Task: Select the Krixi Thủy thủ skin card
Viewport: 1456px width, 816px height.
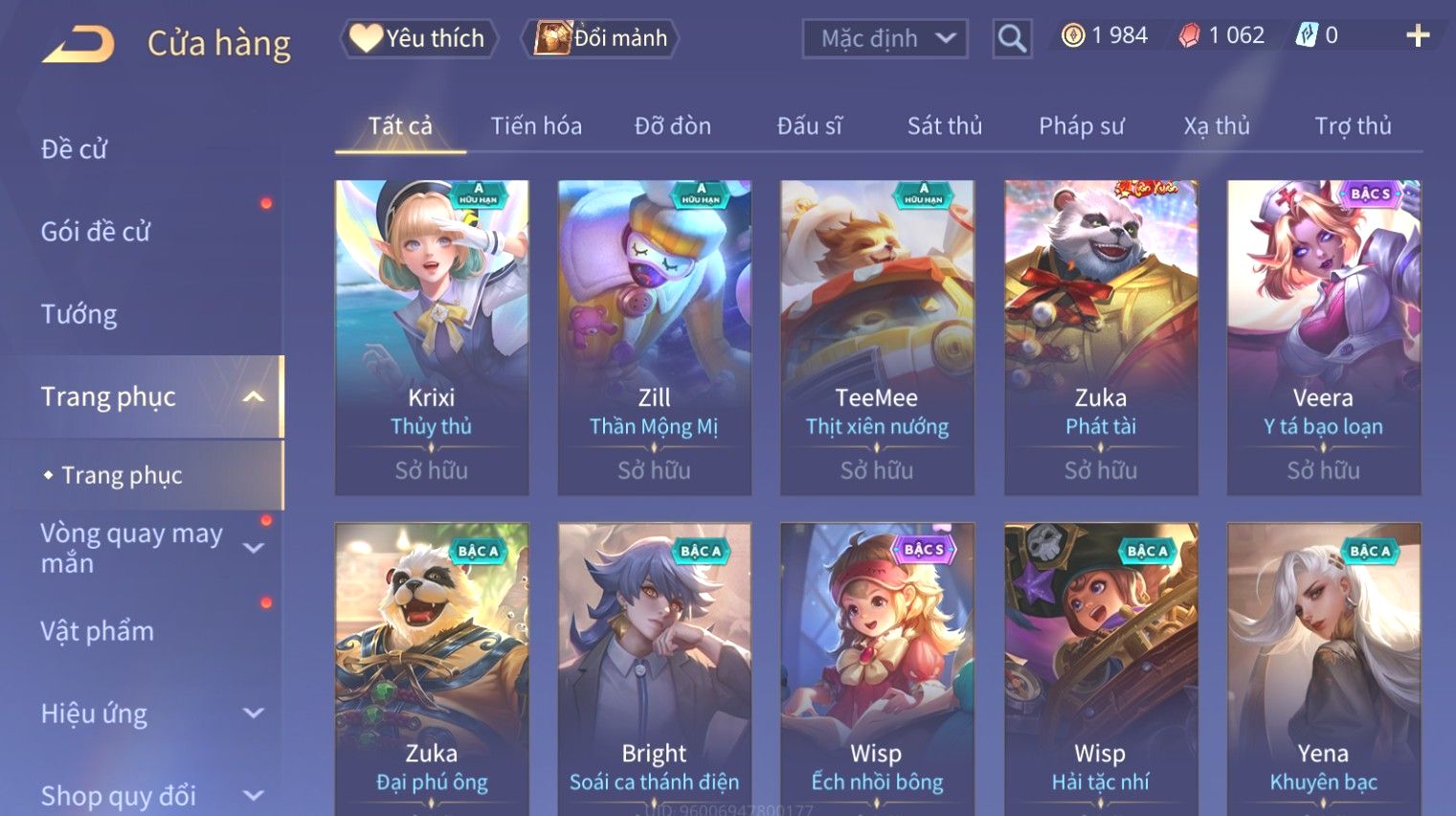Action: click(x=432, y=337)
